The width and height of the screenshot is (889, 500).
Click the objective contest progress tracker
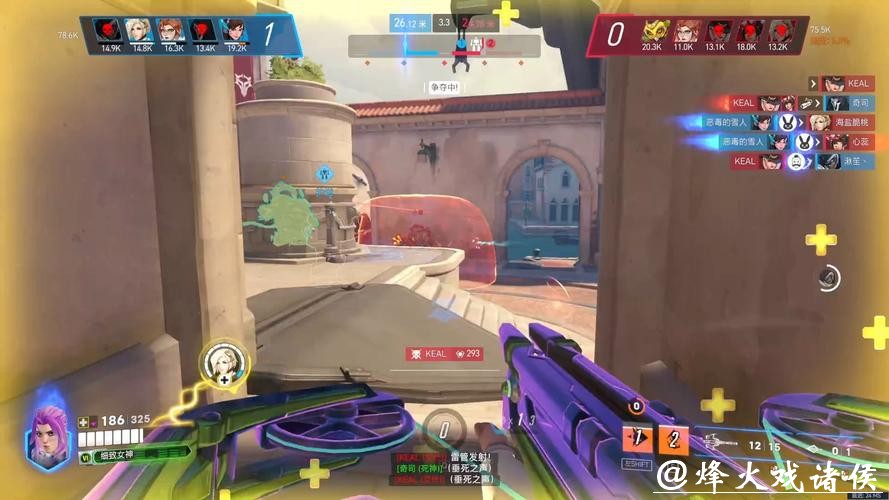tap(444, 46)
